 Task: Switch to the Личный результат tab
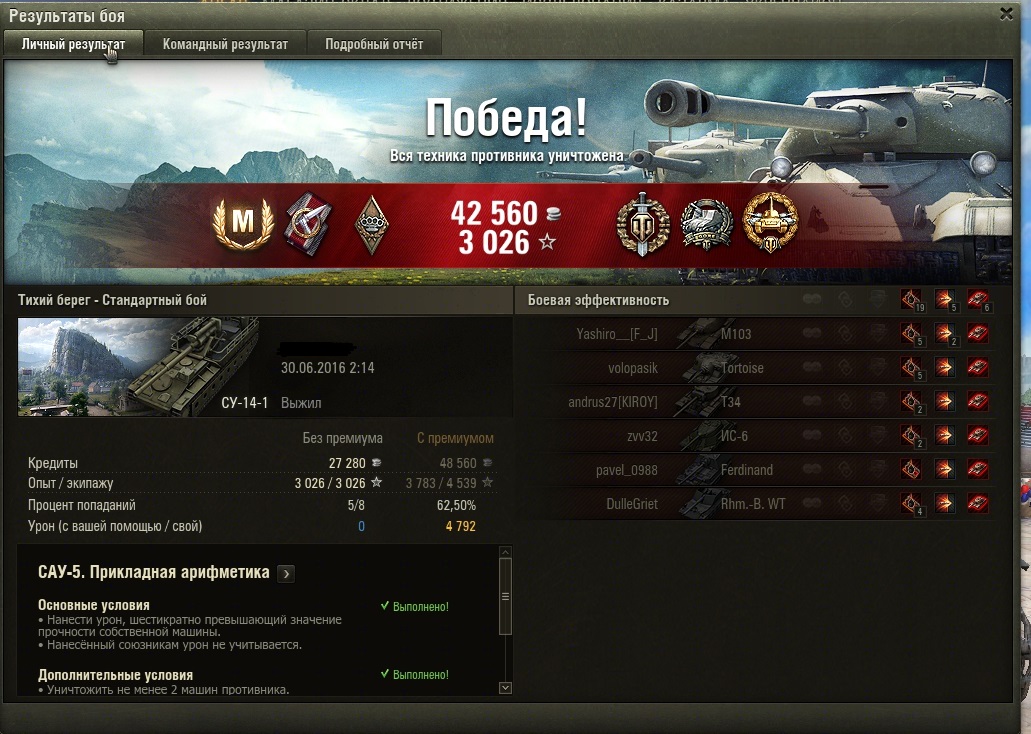click(73, 44)
